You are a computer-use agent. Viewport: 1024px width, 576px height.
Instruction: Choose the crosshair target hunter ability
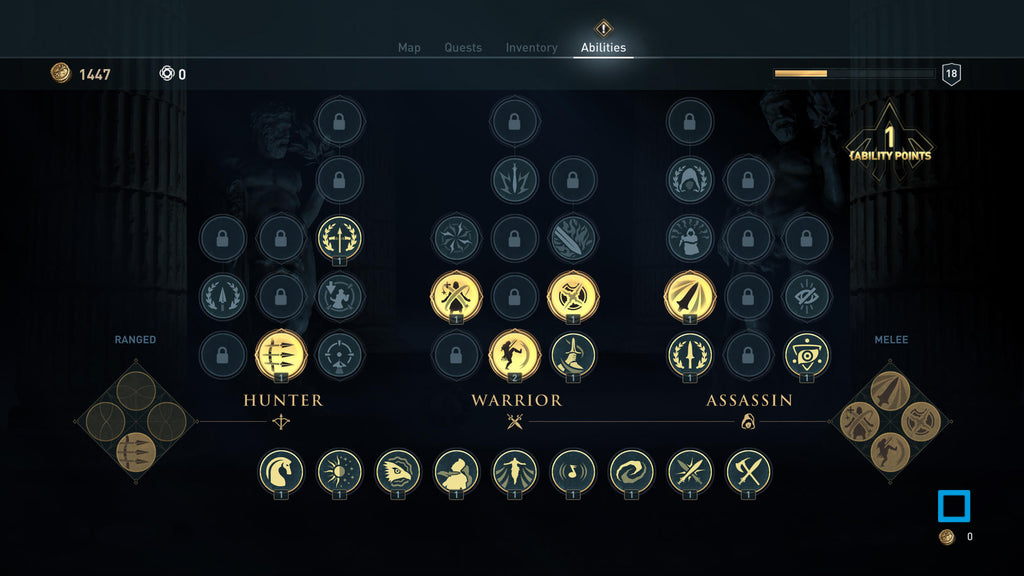point(340,354)
